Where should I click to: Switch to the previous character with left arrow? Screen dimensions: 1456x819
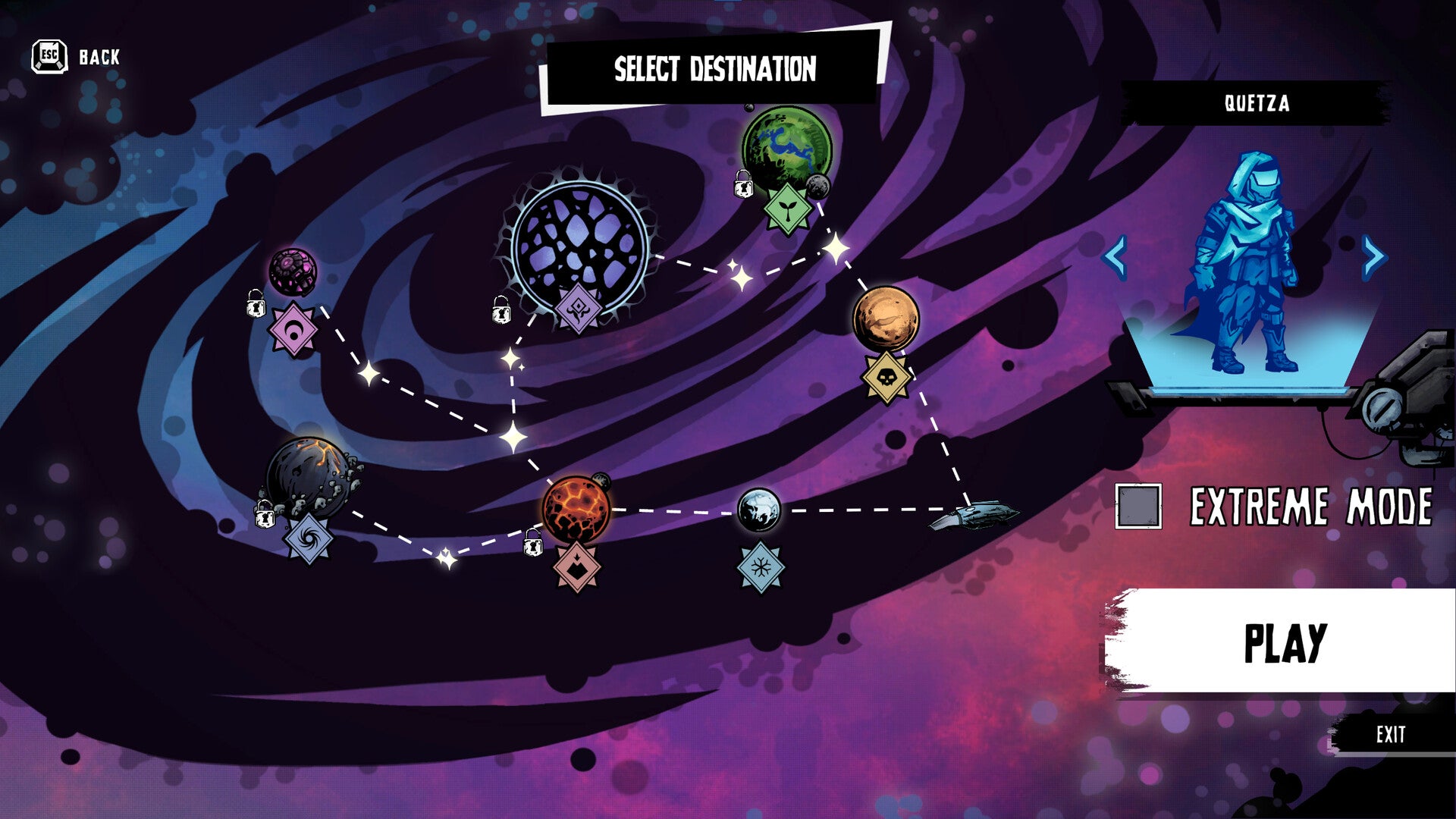click(1115, 256)
